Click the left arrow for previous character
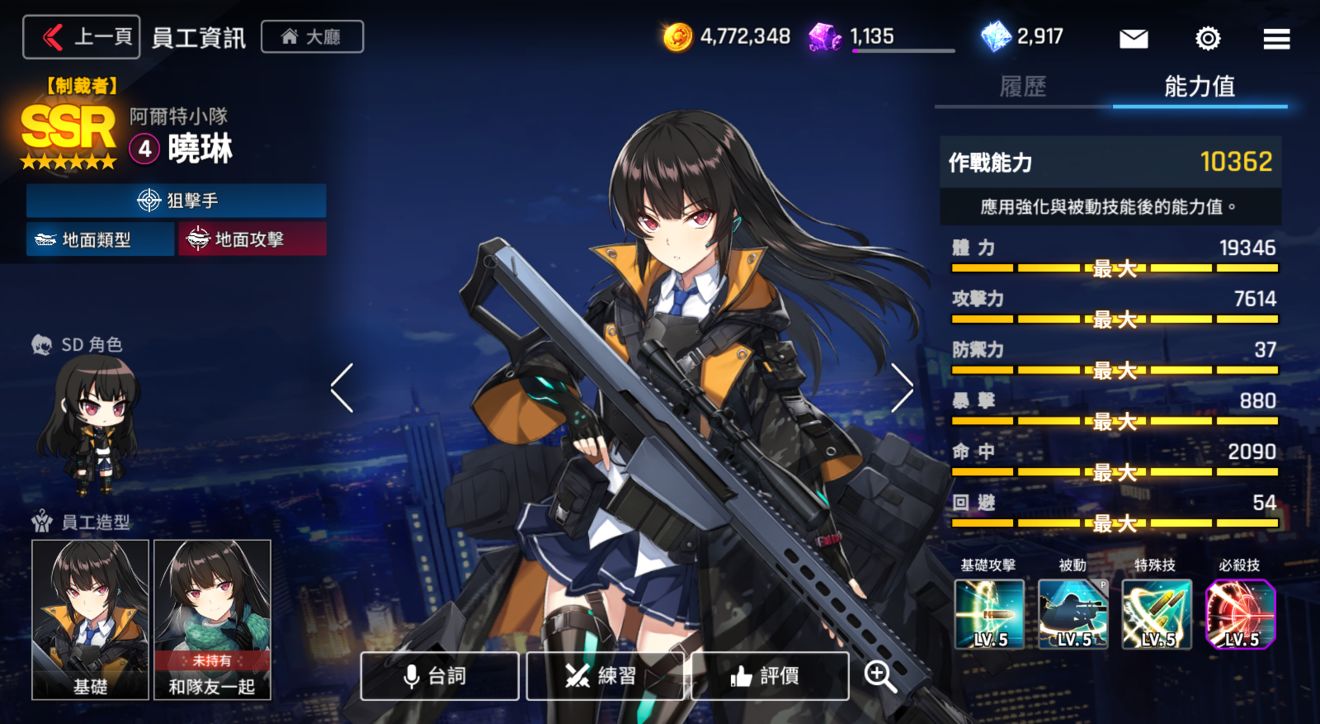This screenshot has height=724, width=1320. point(343,388)
